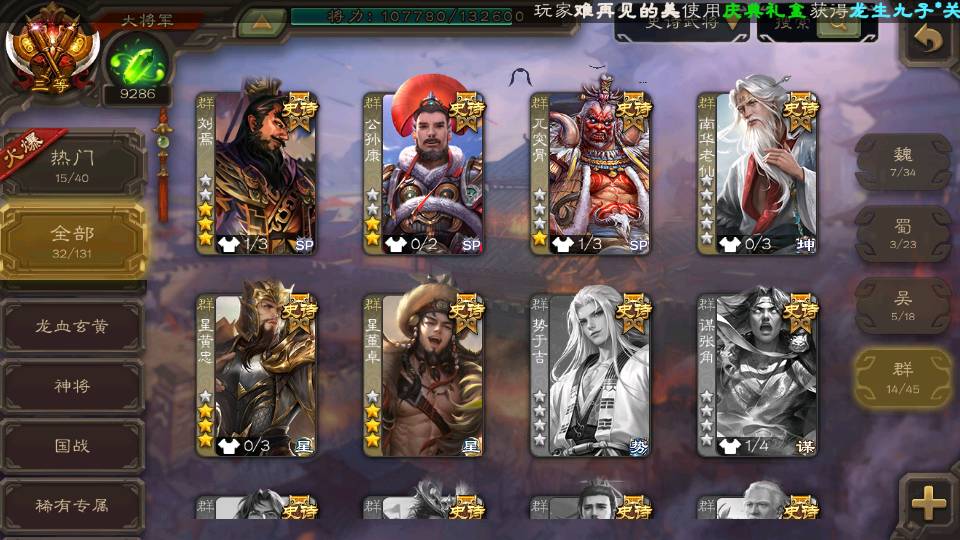Pick the white-bearded 南华老仙 card
Image resolution: width=960 pixels, height=540 pixels.
pos(757,174)
